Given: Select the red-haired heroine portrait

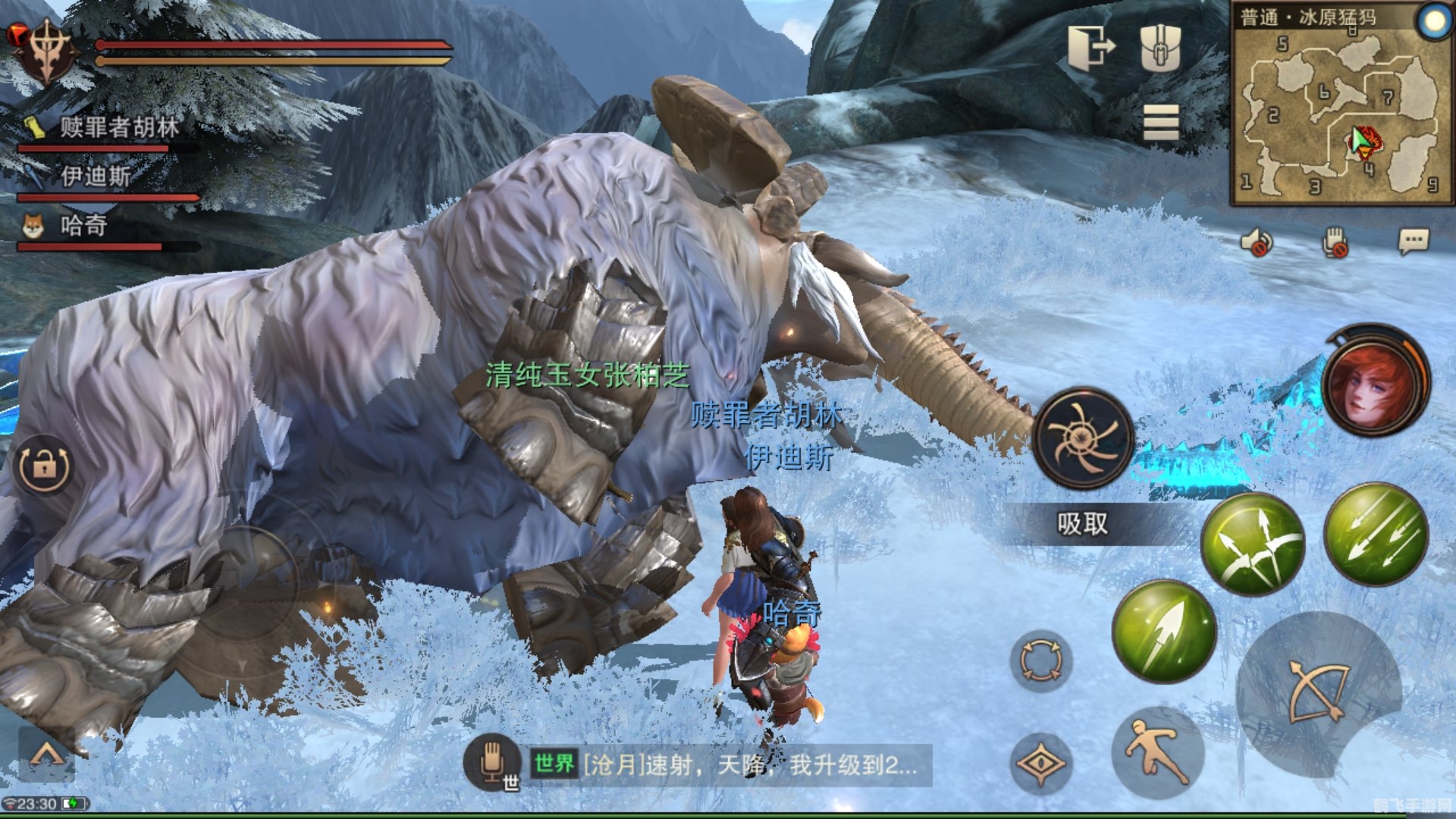Looking at the screenshot, I should [1375, 381].
